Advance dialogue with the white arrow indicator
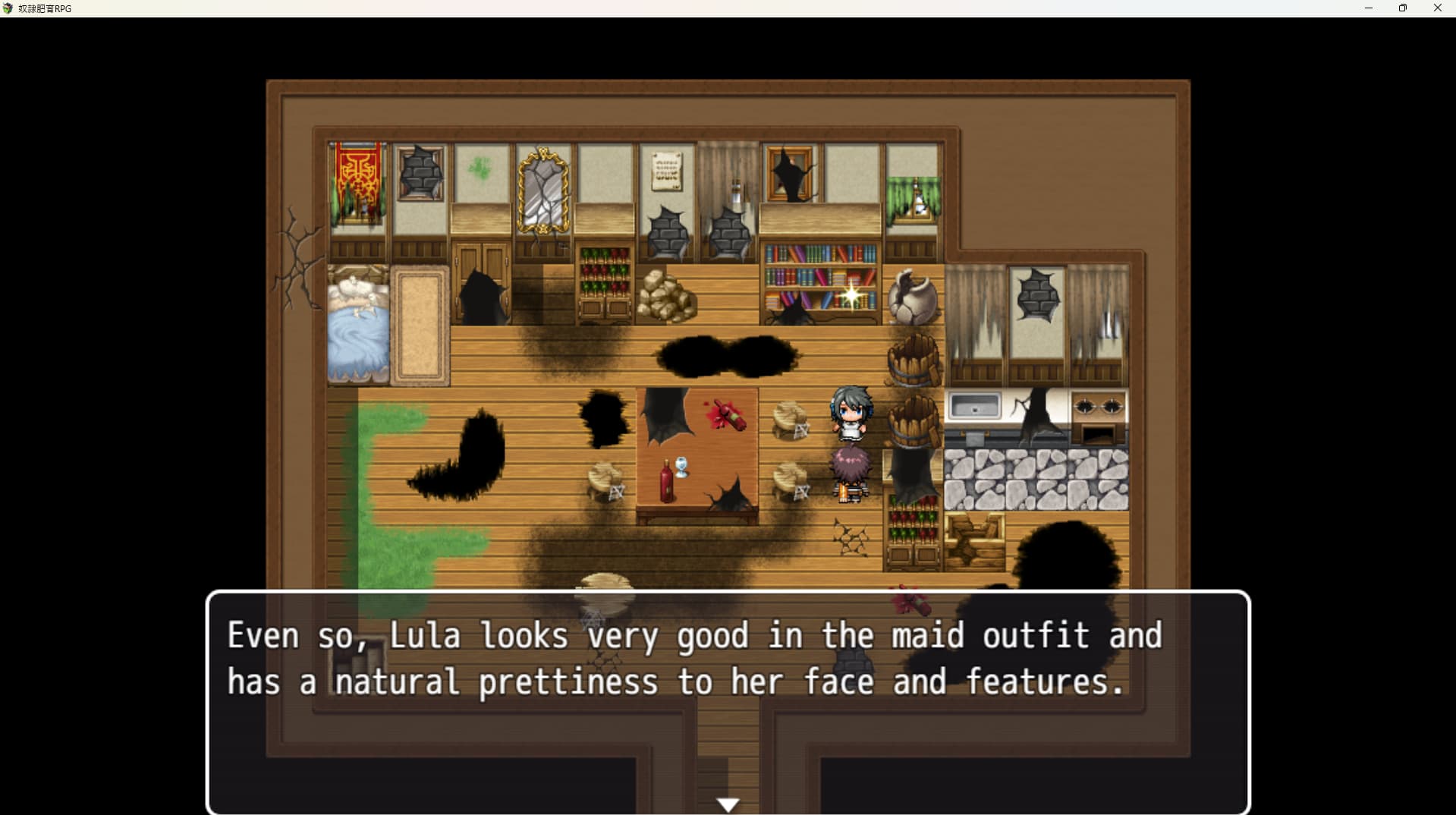The image size is (1456, 815). click(x=728, y=804)
